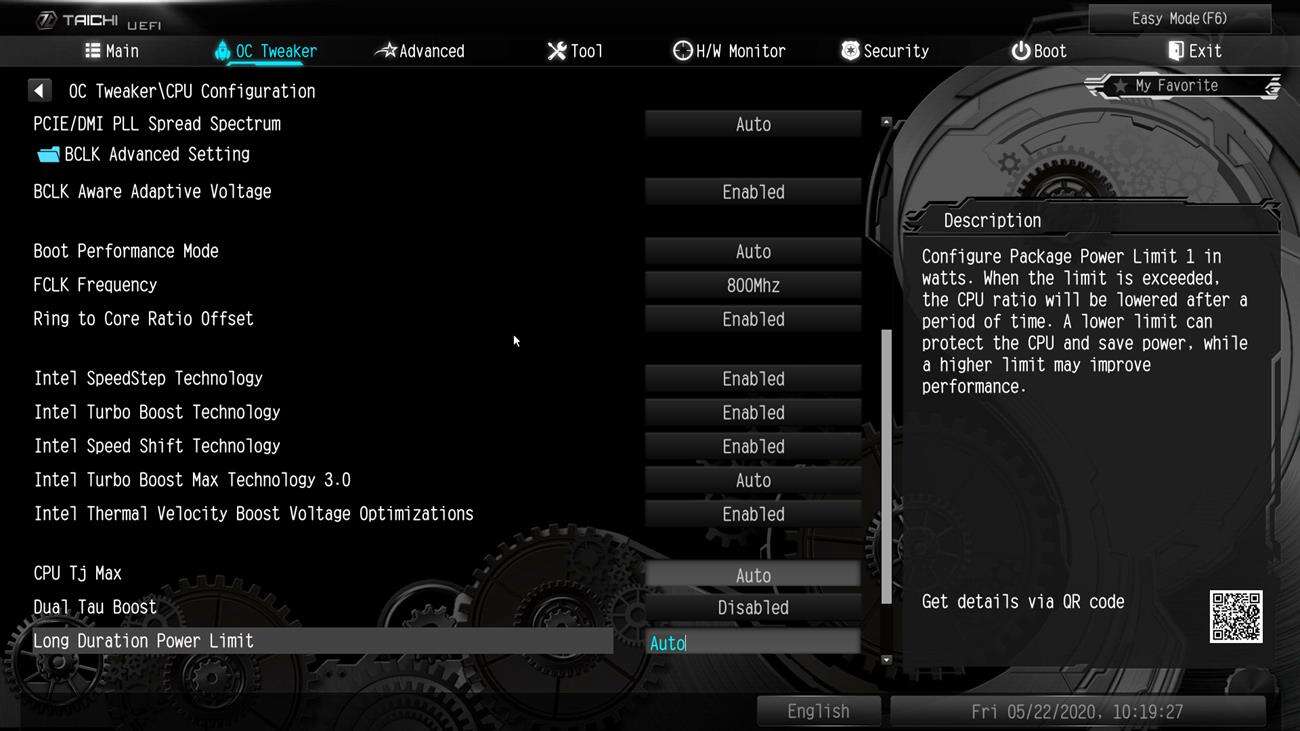Toggle the Intel SpeedStep Technology setting
Viewport: 1300px width, 731px height.
[753, 379]
